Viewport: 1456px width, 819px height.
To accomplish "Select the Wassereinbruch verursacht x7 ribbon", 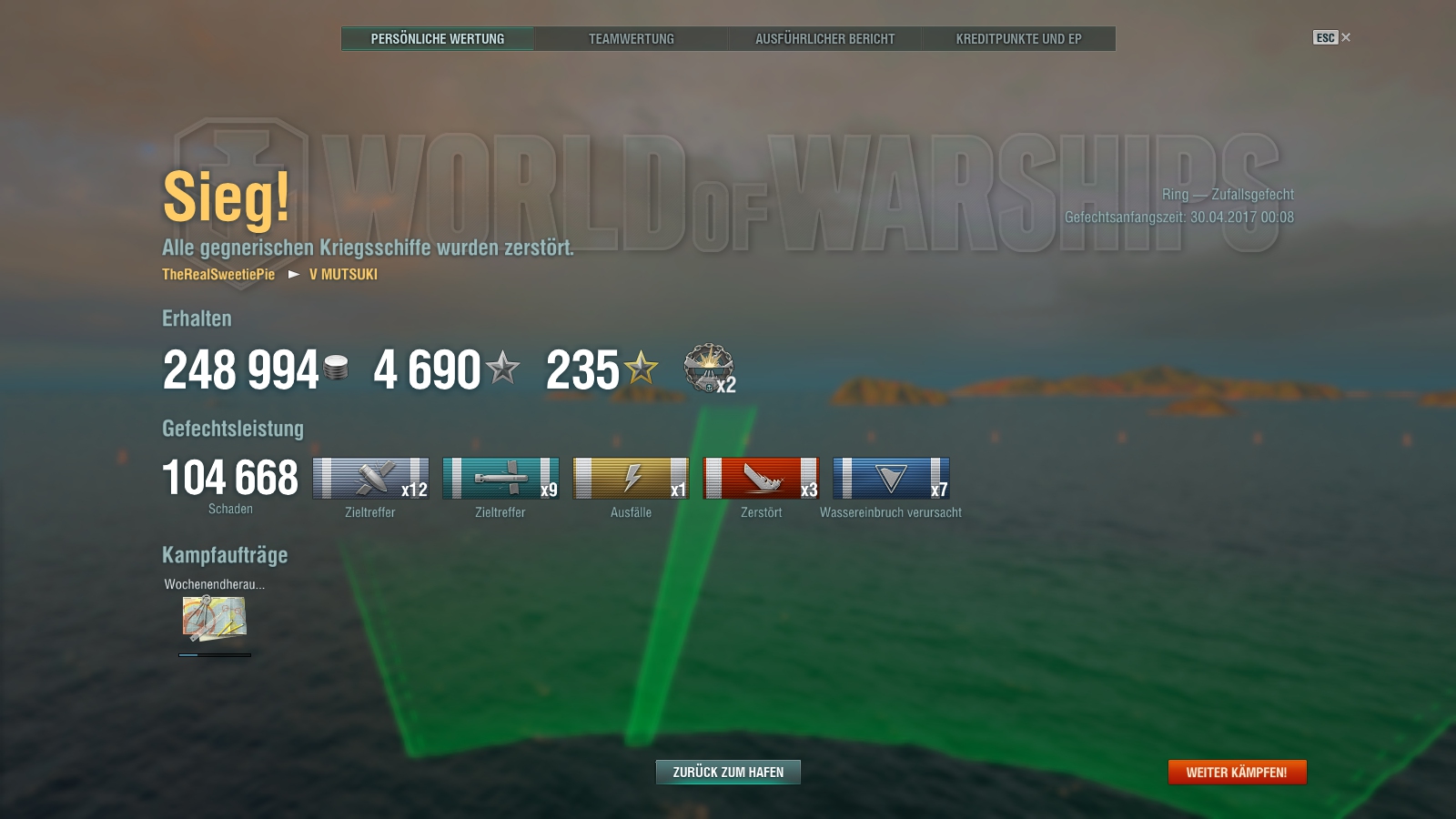I will 891,479.
